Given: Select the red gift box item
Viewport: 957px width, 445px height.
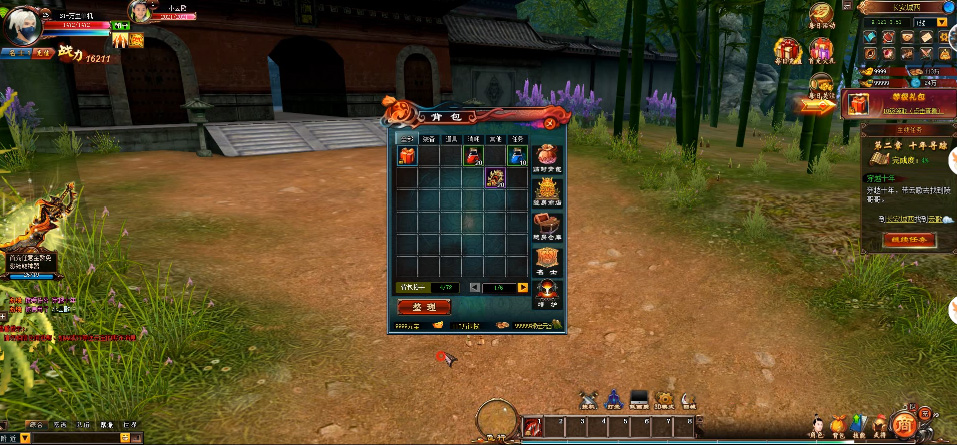Looking at the screenshot, I should point(406,155).
